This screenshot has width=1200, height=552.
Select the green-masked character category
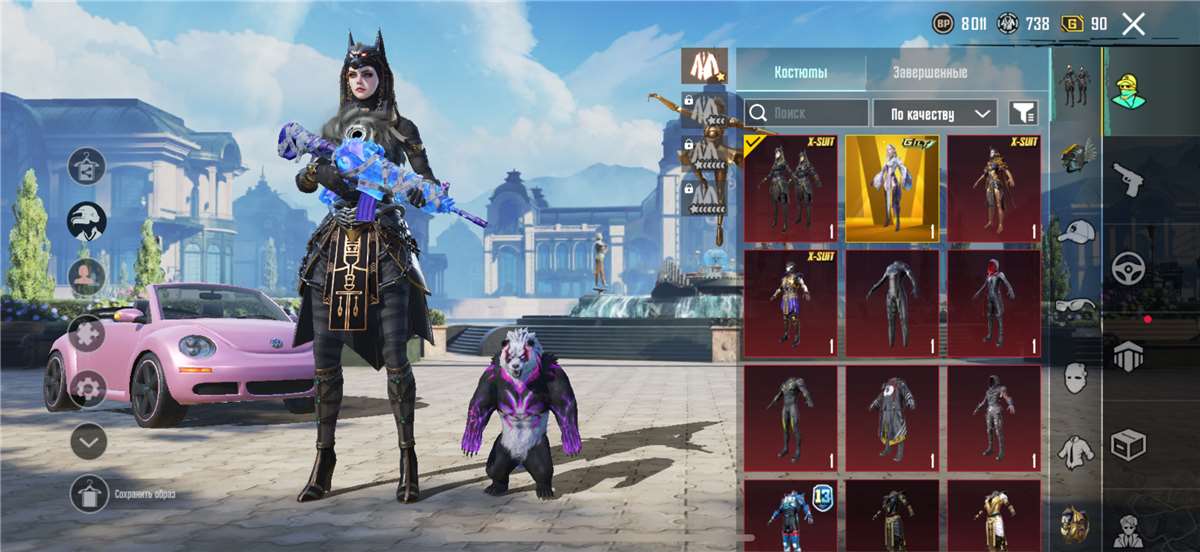1128,92
